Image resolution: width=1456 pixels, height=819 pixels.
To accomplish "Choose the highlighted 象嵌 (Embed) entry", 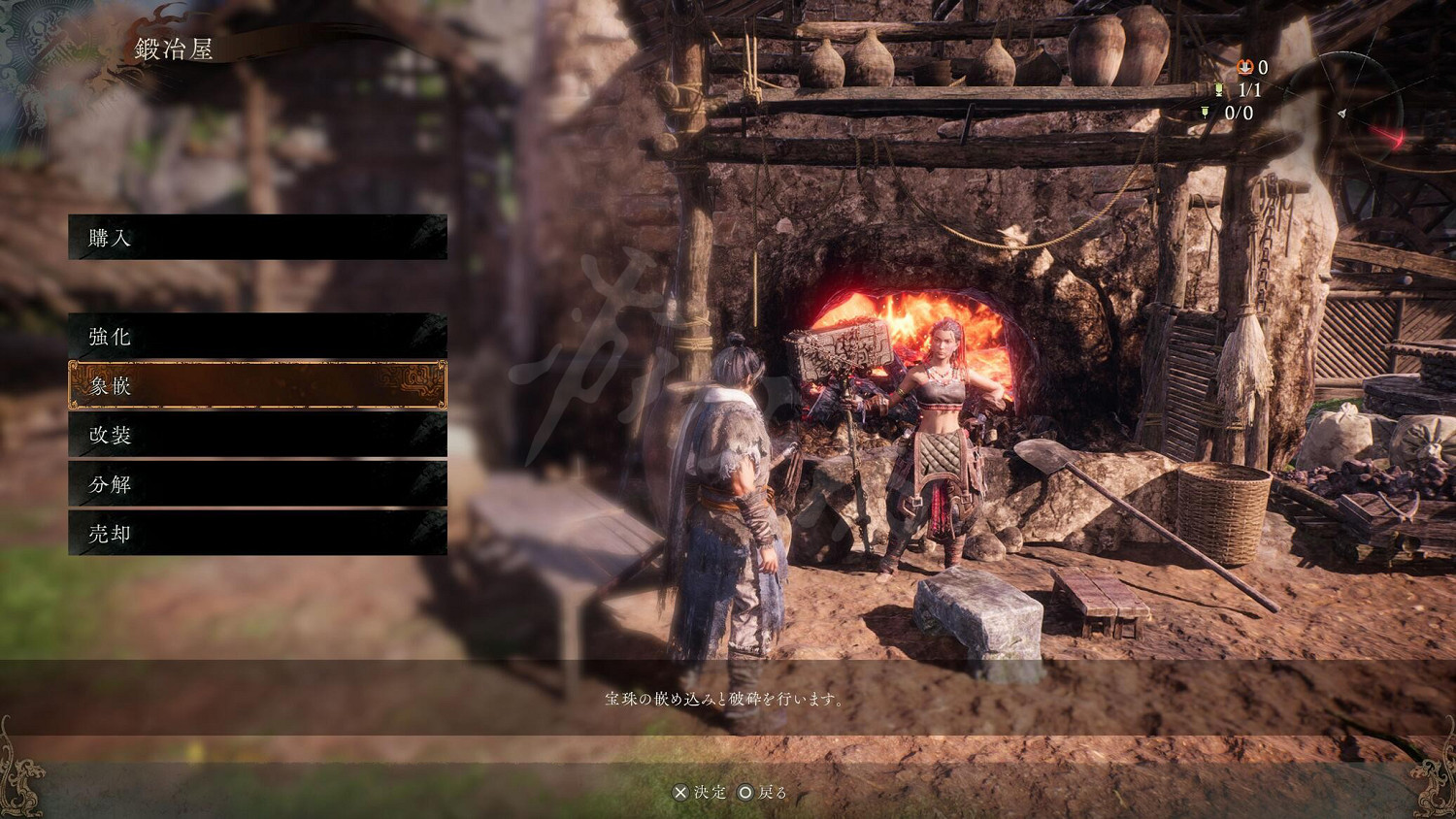I will pos(257,385).
